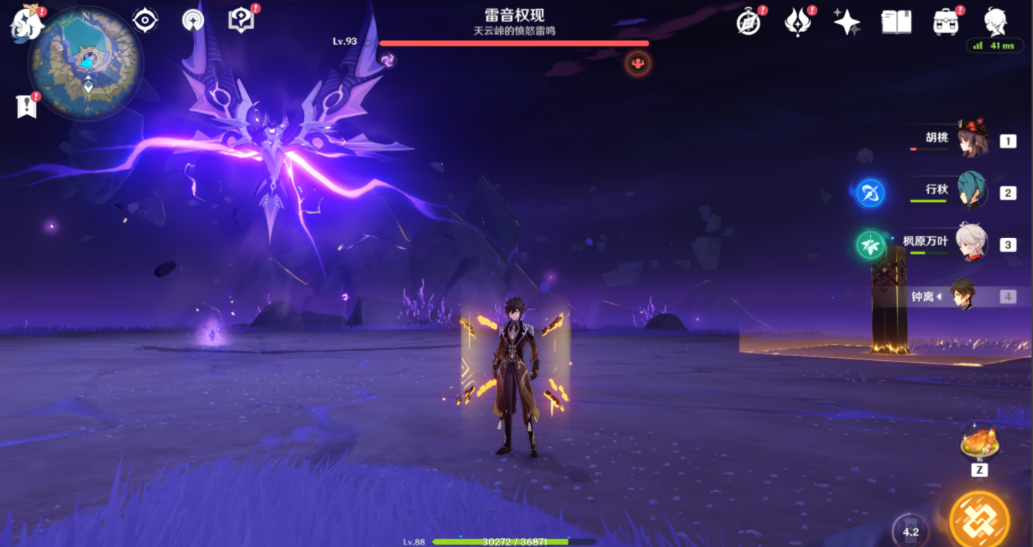This screenshot has width=1033, height=547.
Task: Select active character 钟离 in party list
Action: coord(964,296)
